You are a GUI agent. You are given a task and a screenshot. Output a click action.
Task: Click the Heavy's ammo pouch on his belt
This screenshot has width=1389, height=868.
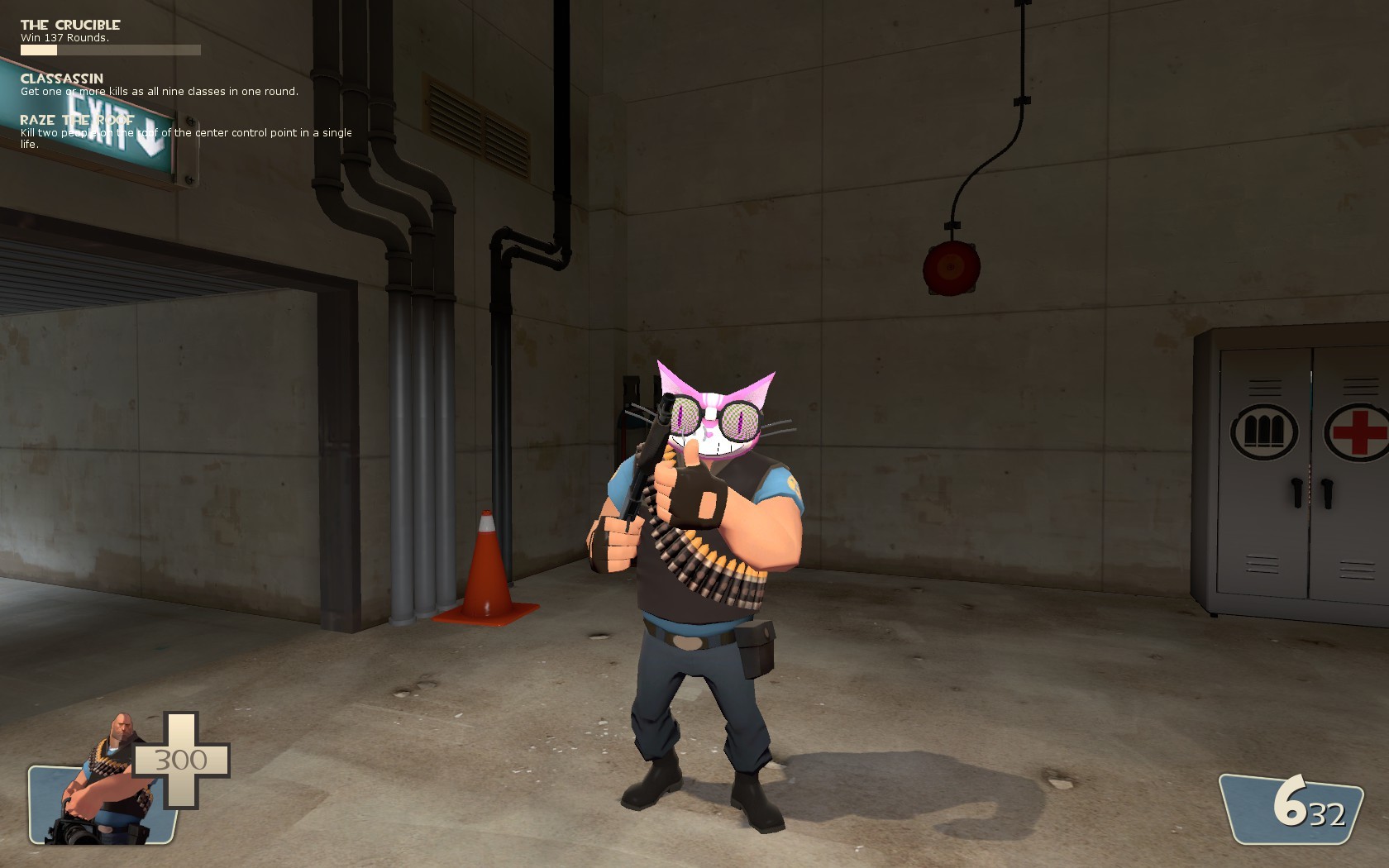pyautogui.click(x=753, y=648)
